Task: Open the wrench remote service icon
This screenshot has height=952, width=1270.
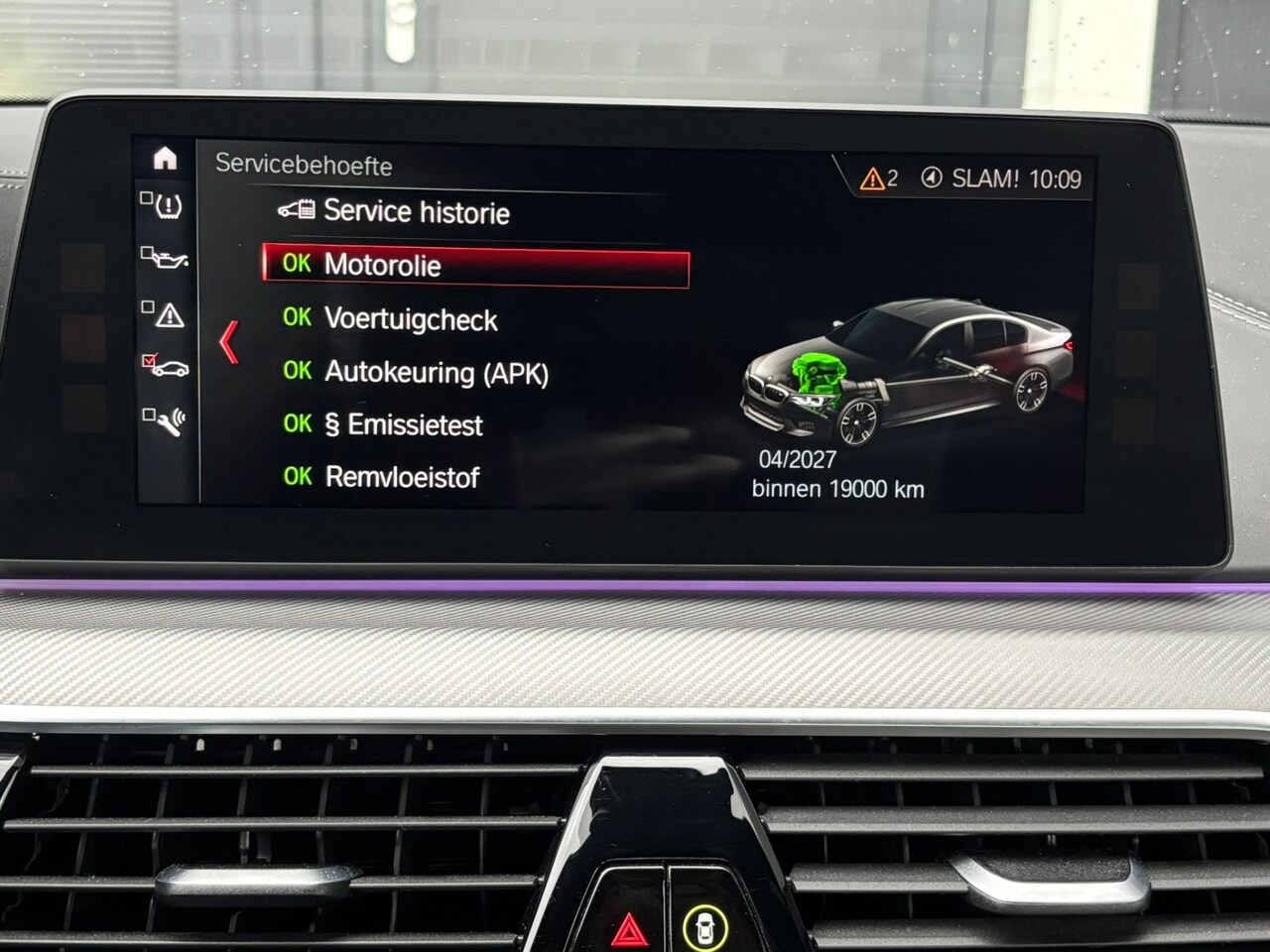Action: click(x=166, y=420)
